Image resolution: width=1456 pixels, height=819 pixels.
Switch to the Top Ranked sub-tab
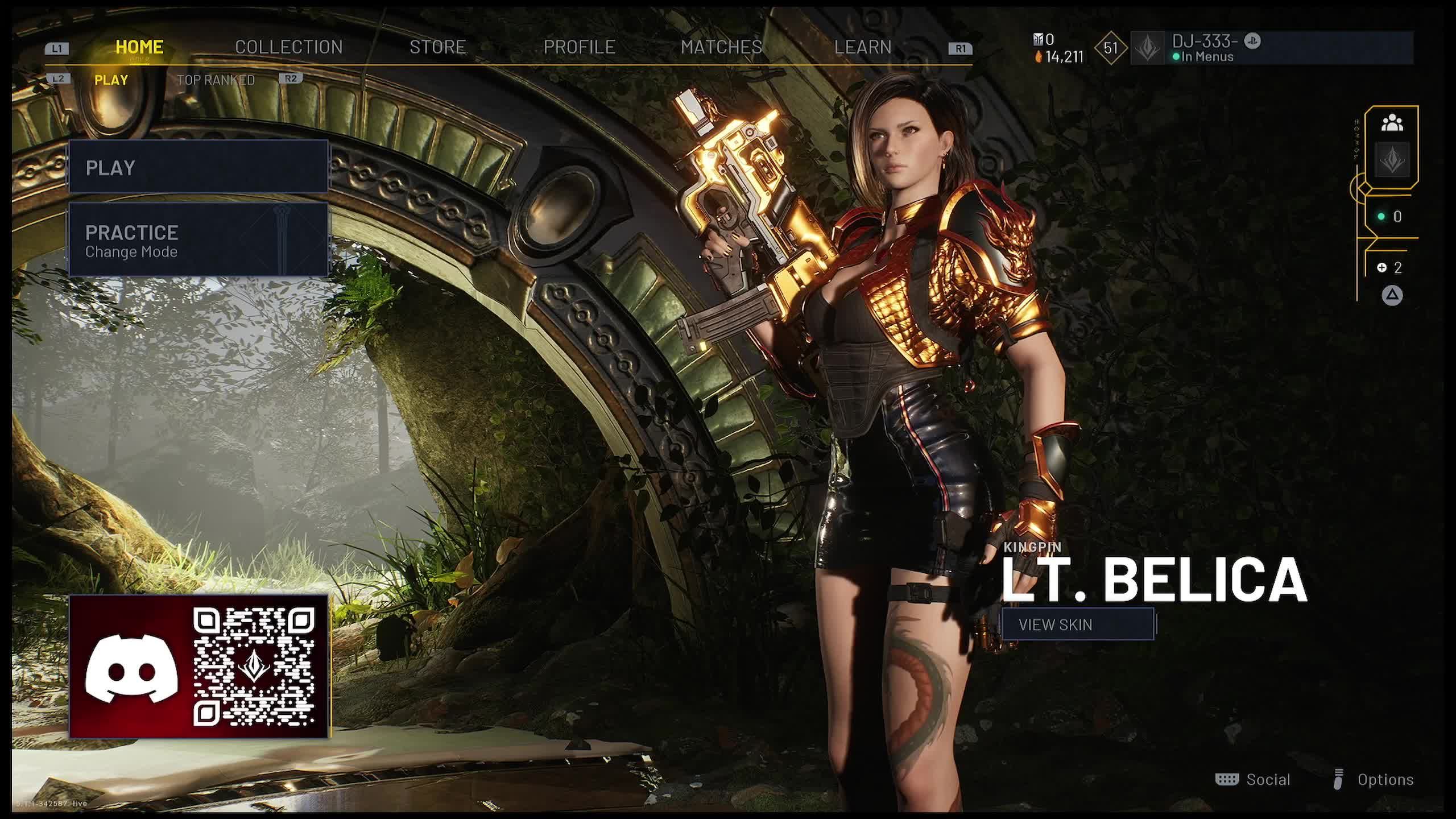point(216,80)
